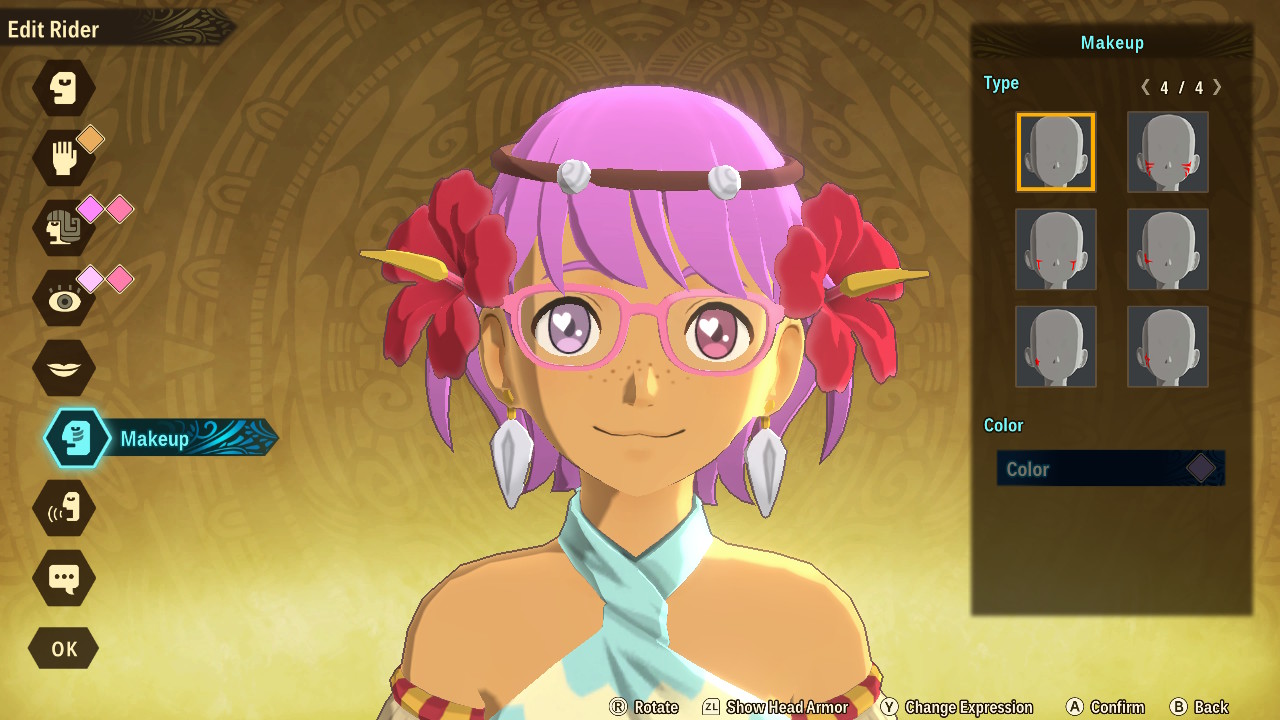
Task: Open the face shape category
Action: coord(64,88)
